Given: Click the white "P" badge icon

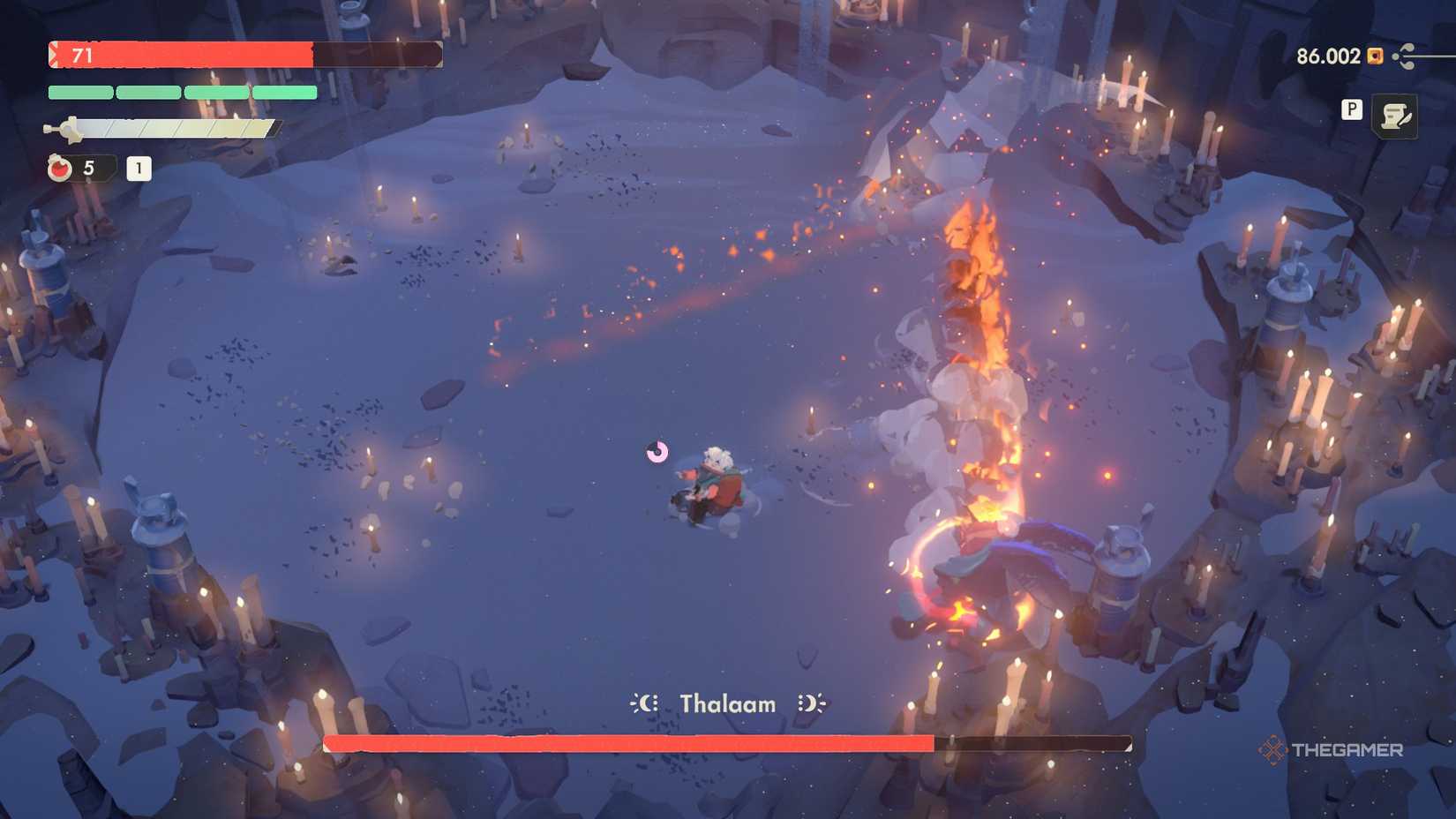Looking at the screenshot, I should tap(1351, 110).
